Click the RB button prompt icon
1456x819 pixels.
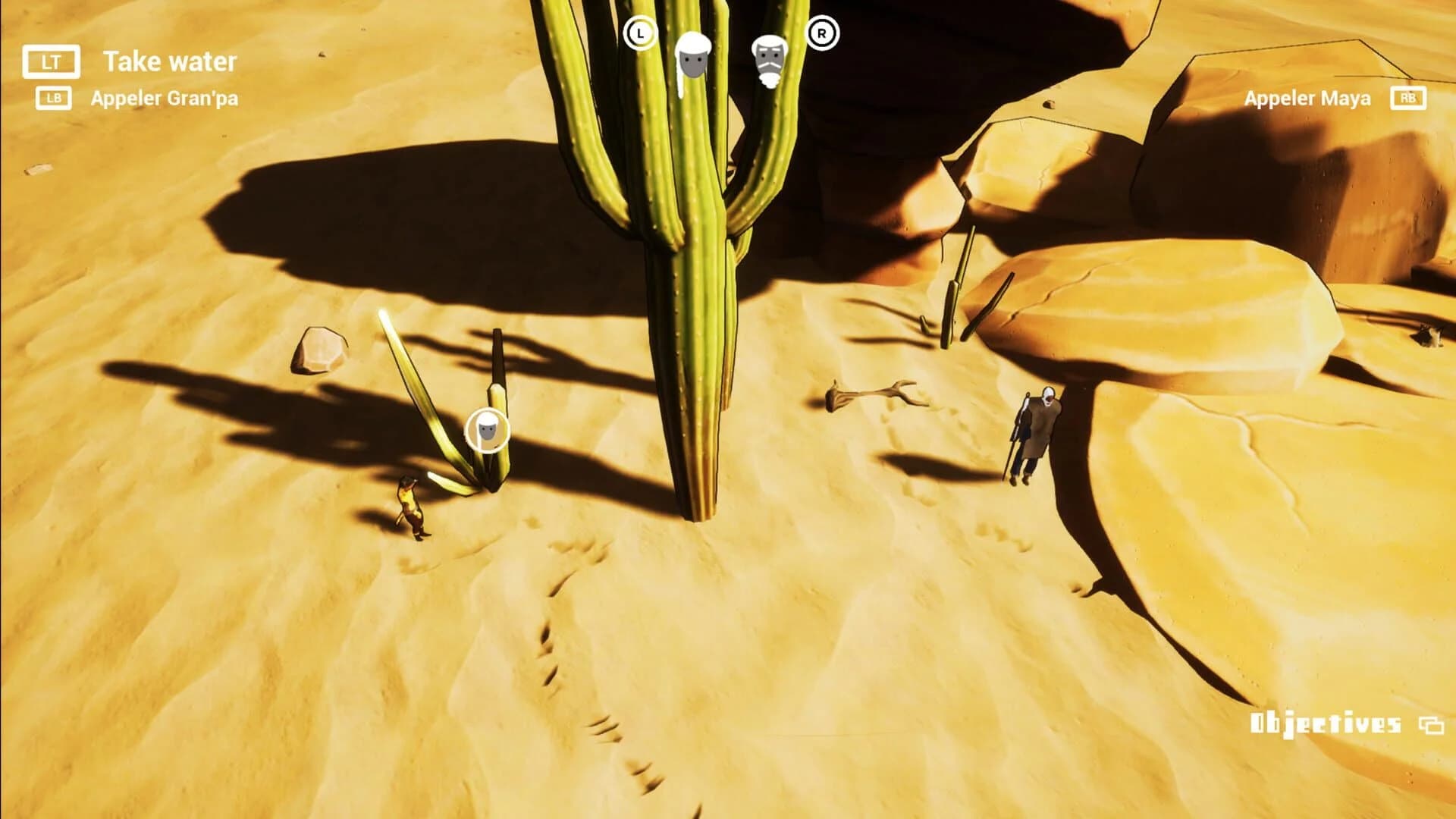coord(1407,98)
